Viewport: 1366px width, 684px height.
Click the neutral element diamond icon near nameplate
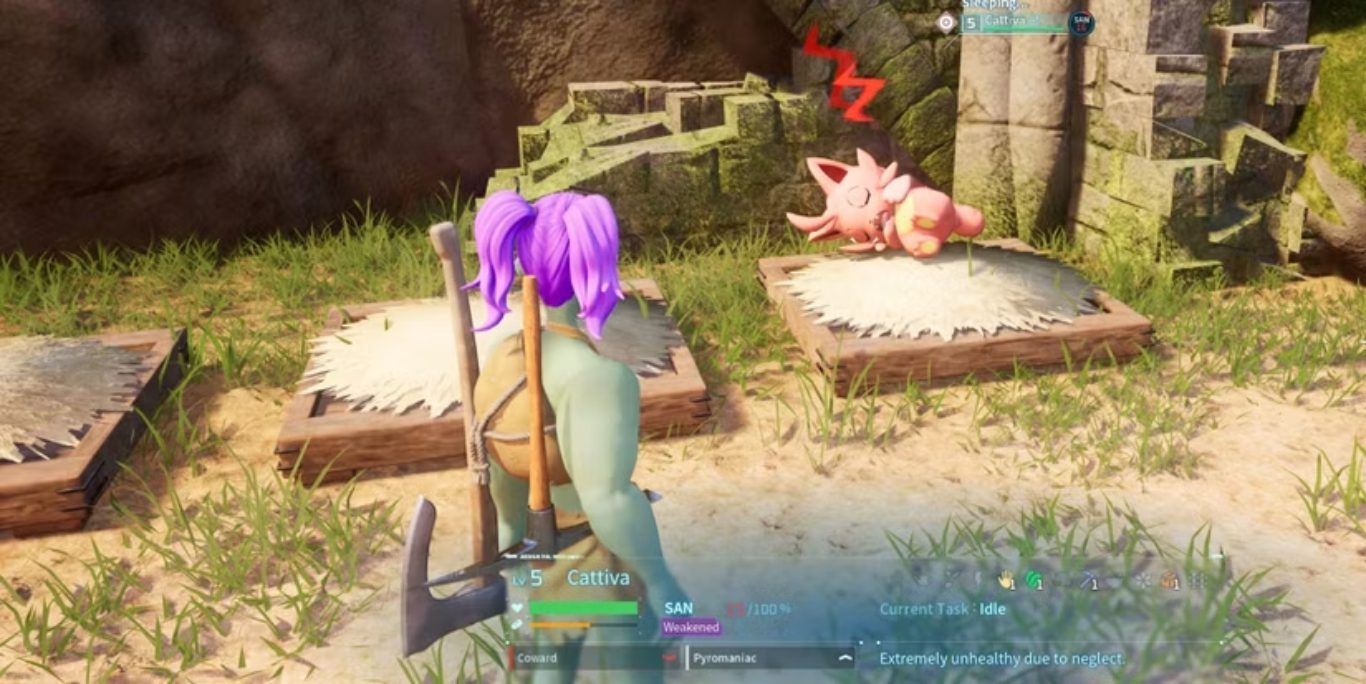click(x=946, y=22)
